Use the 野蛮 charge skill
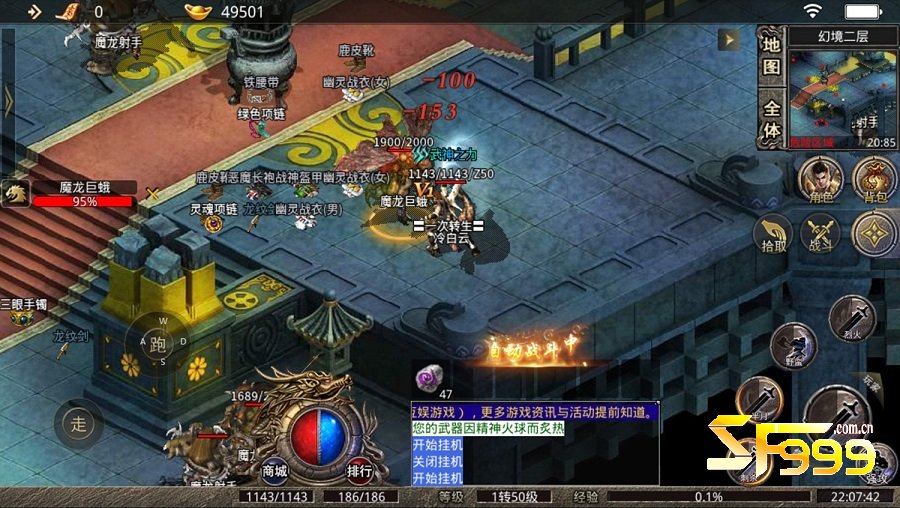Screen dimensions: 900x508 (x=796, y=345)
